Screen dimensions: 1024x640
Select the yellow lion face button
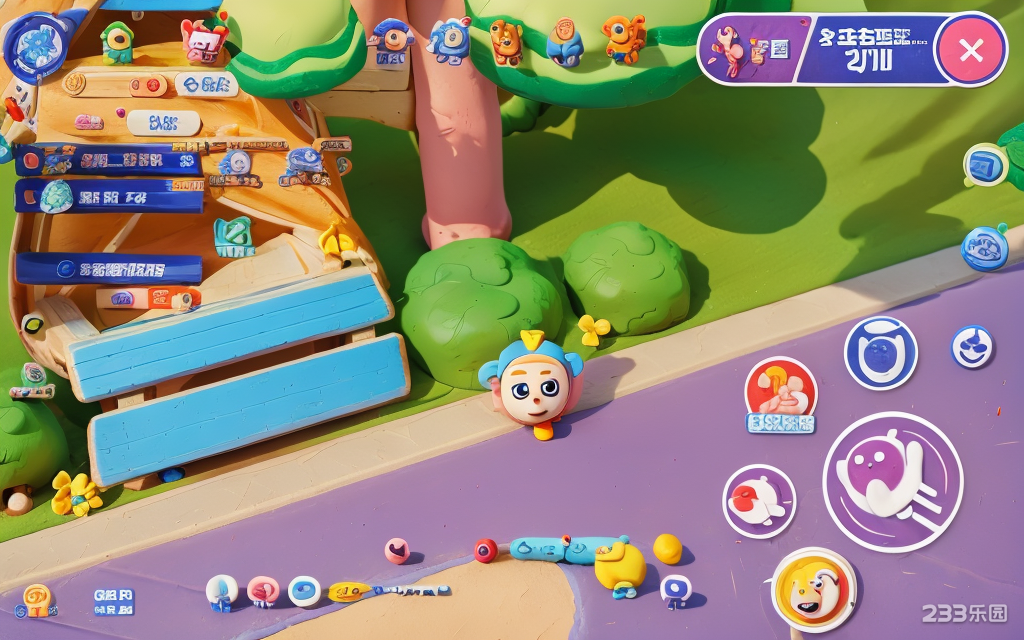tap(814, 590)
